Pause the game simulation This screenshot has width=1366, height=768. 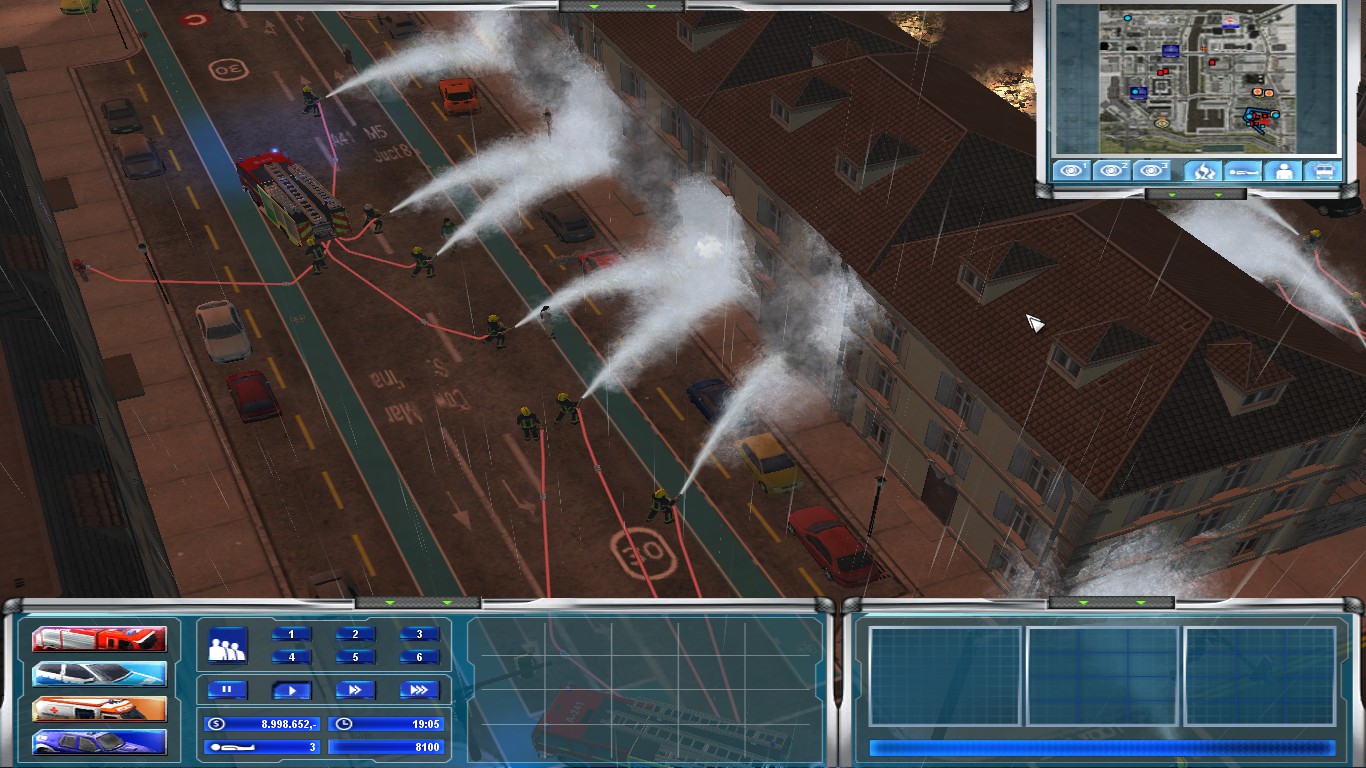[227, 688]
